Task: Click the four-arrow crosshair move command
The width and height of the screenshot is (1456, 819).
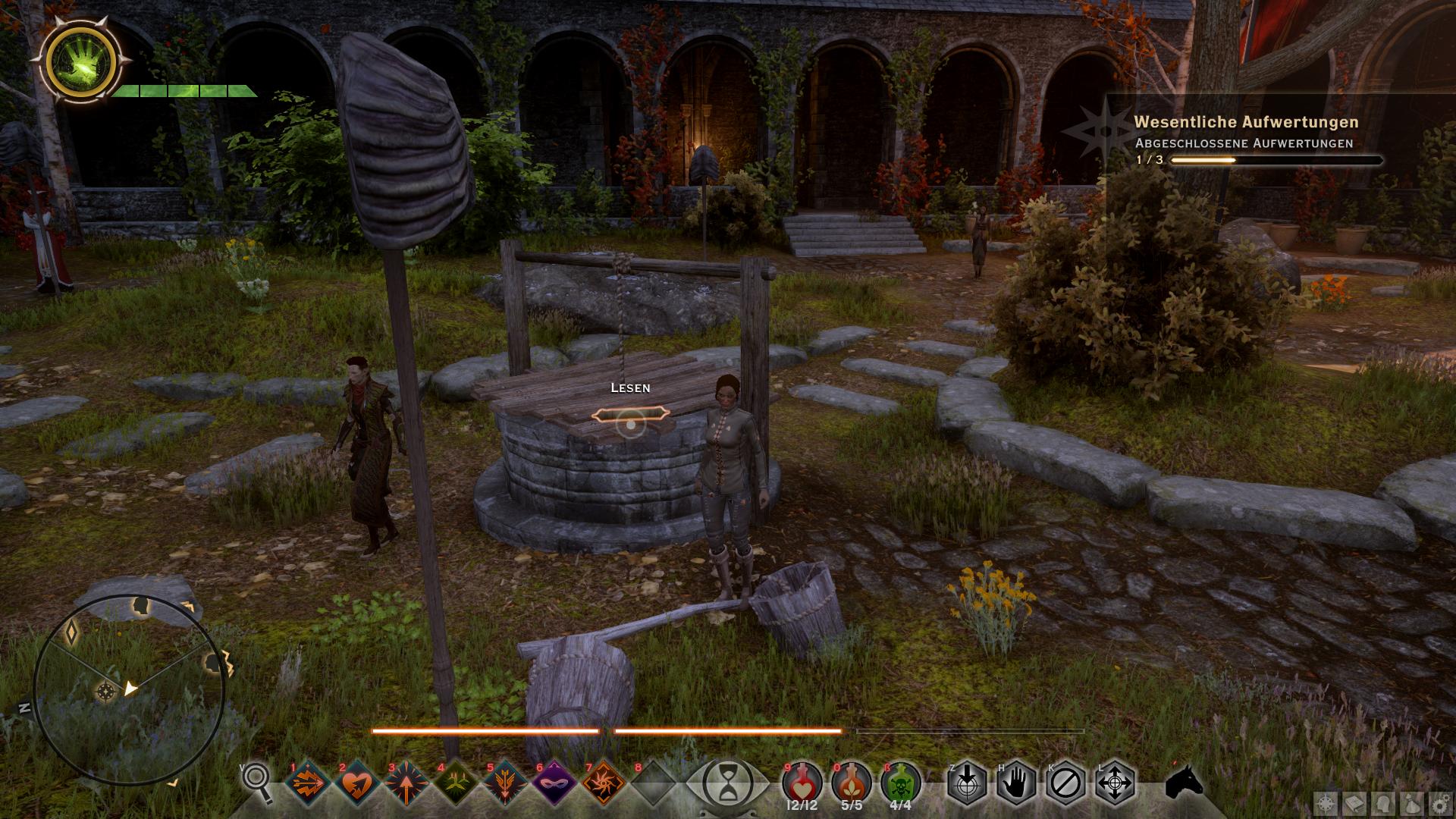Action: pyautogui.click(x=1116, y=783)
